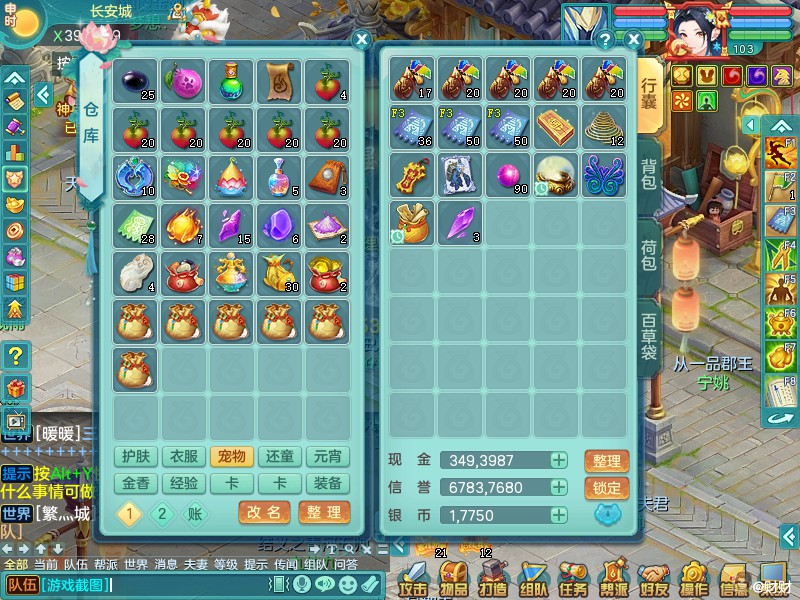Open the 好友 friends menu
Image resolution: width=800 pixels, height=600 pixels.
655,577
